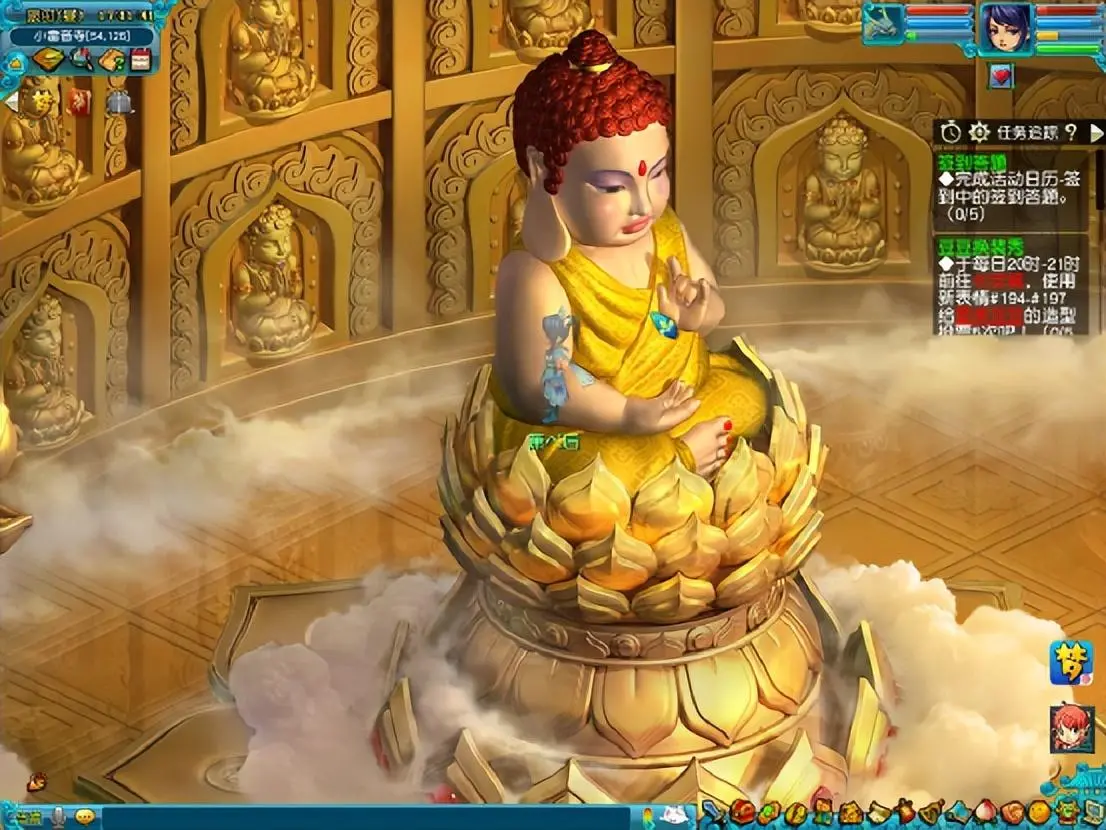The width and height of the screenshot is (1106, 830).
Task: Open the computer monitor system icon
Action: (x=1093, y=812)
